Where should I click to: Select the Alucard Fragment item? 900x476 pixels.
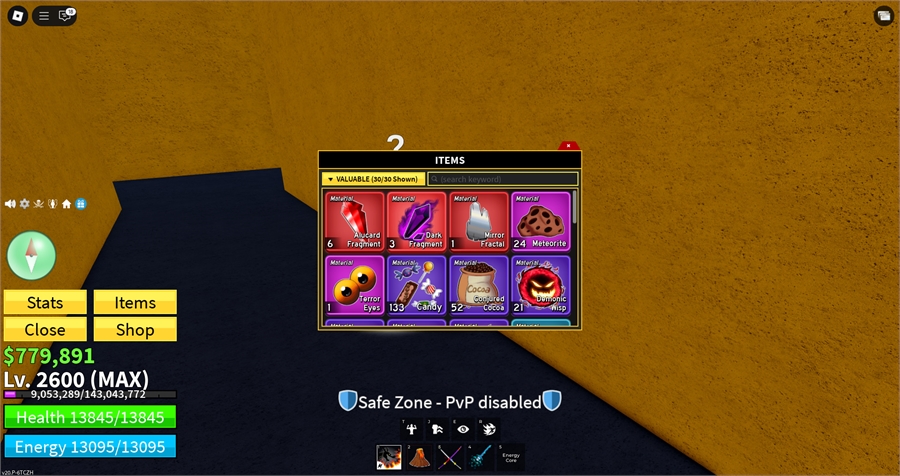point(354,221)
